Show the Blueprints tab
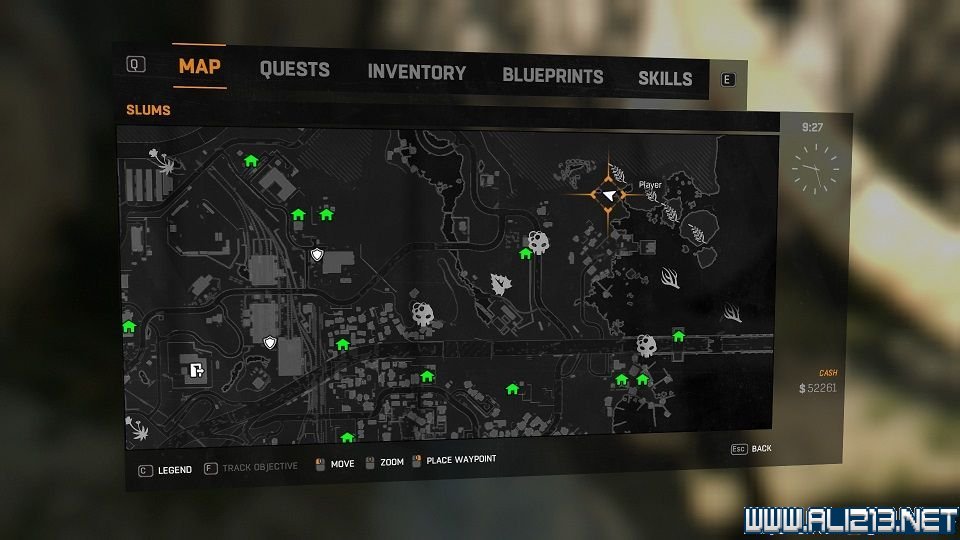The height and width of the screenshot is (540, 960). [552, 76]
